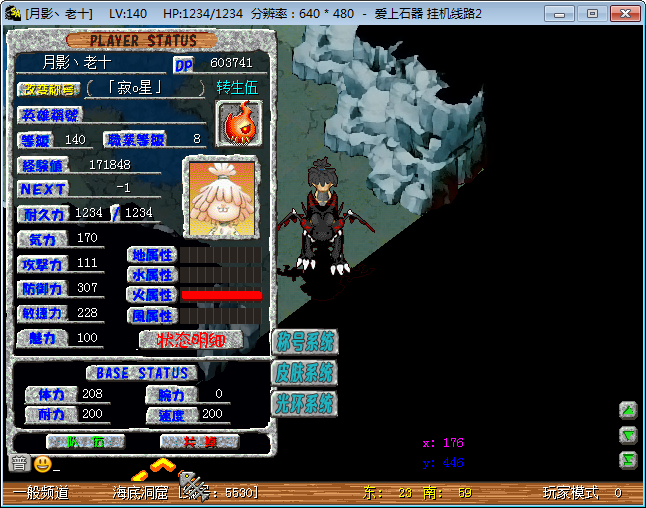Open the 皮肤系统 skin system
The height and width of the screenshot is (508, 646).
point(304,373)
